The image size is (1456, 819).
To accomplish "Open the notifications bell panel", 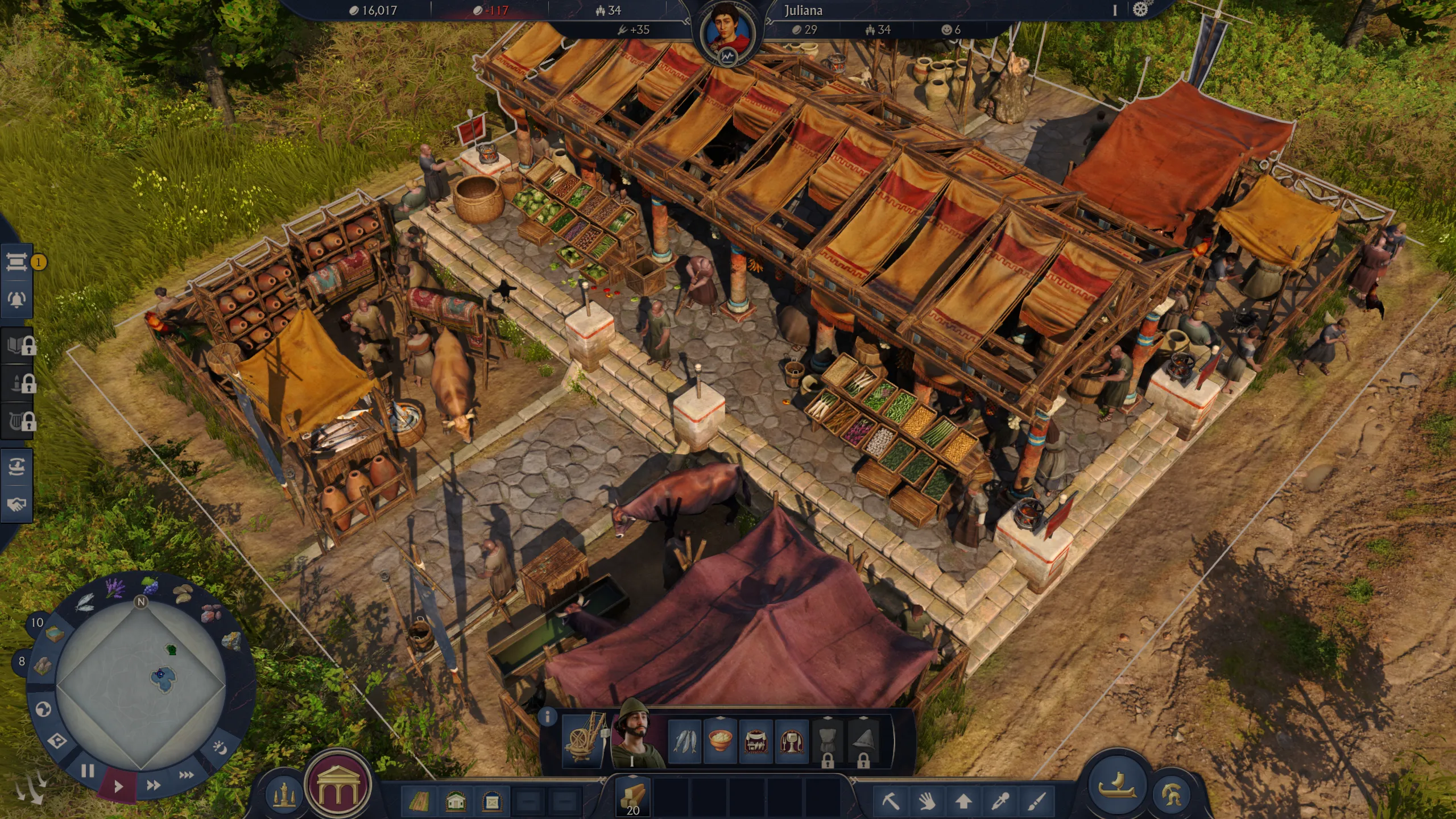I will (x=16, y=300).
